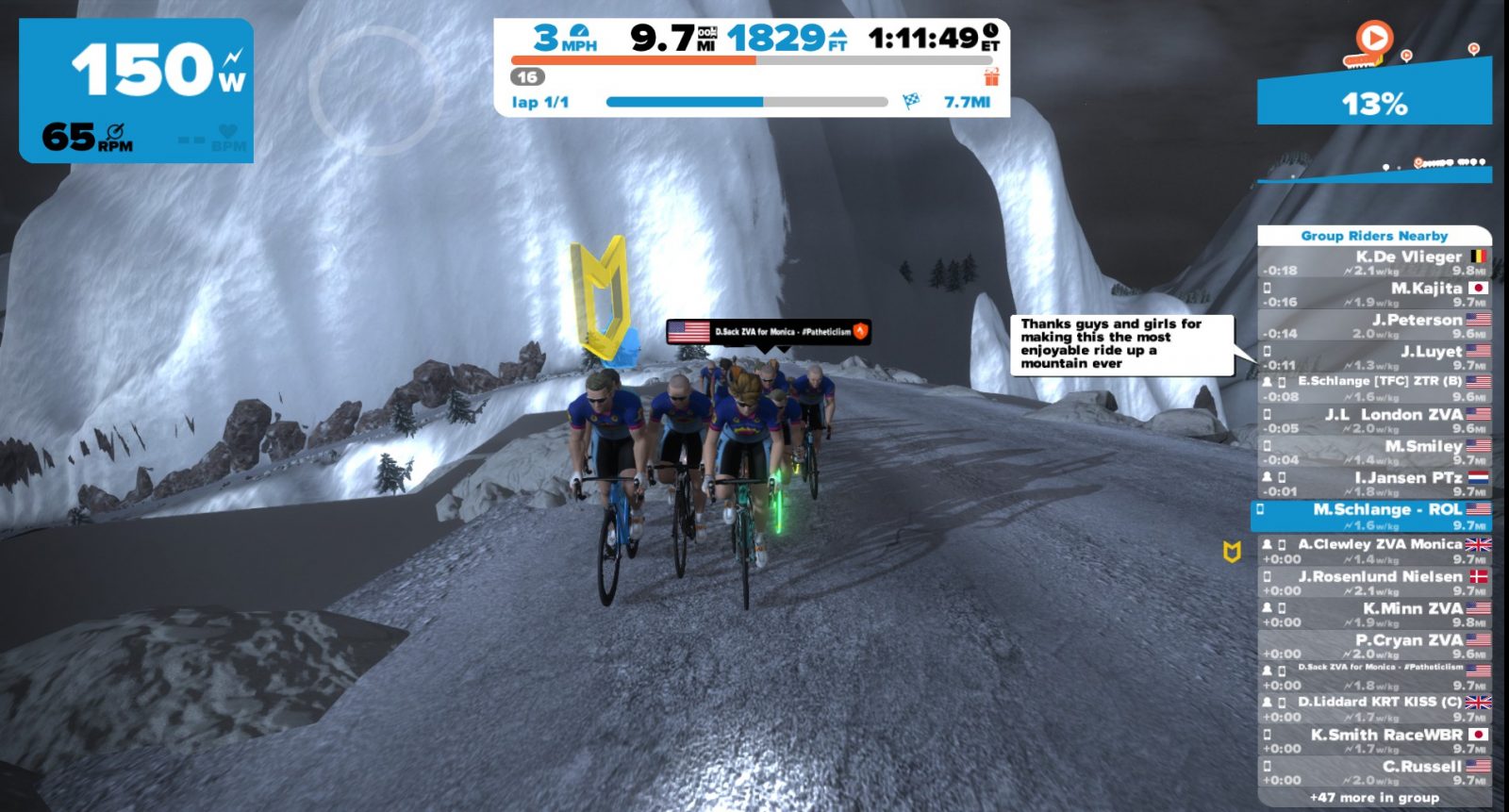This screenshot has width=1509, height=812.
Task: Select P.Cryan ZVA from the list
Action: point(1375,646)
